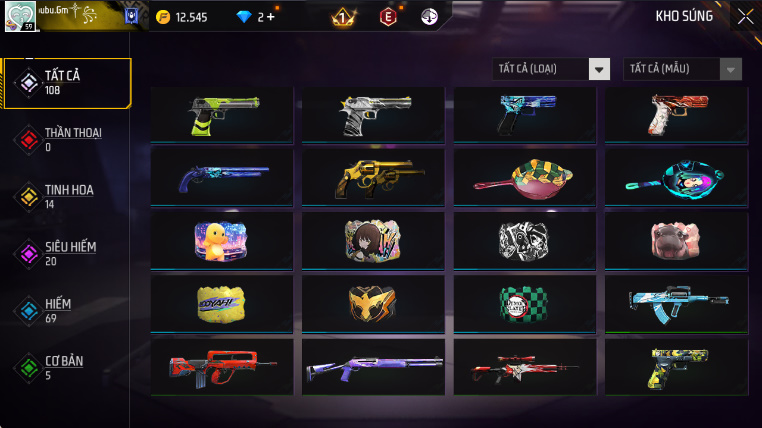The height and width of the screenshot is (428, 762).
Task: Select the pink hippo gloo wall skin
Action: point(676,241)
